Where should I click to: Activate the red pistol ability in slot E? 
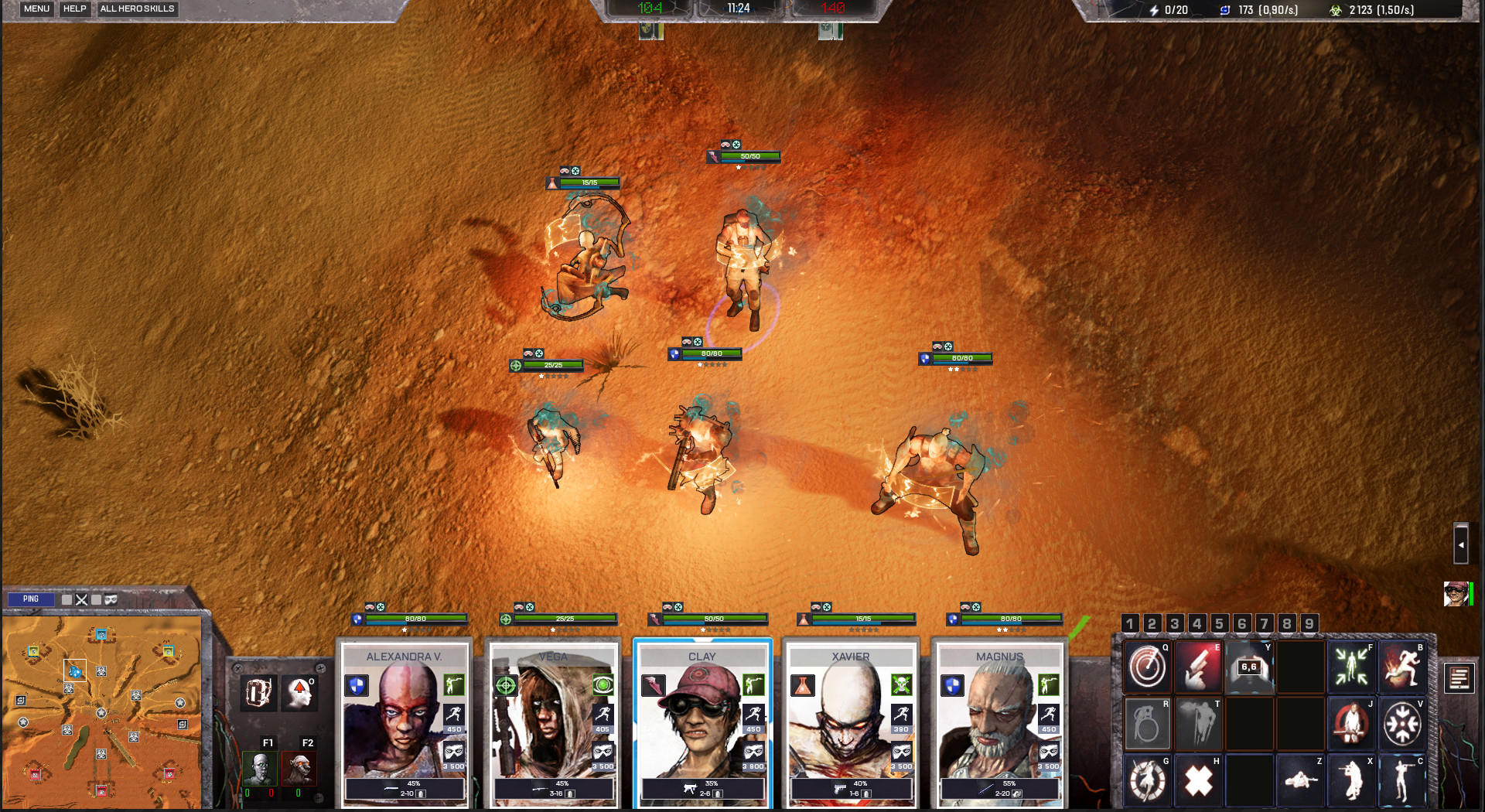pos(1198,667)
